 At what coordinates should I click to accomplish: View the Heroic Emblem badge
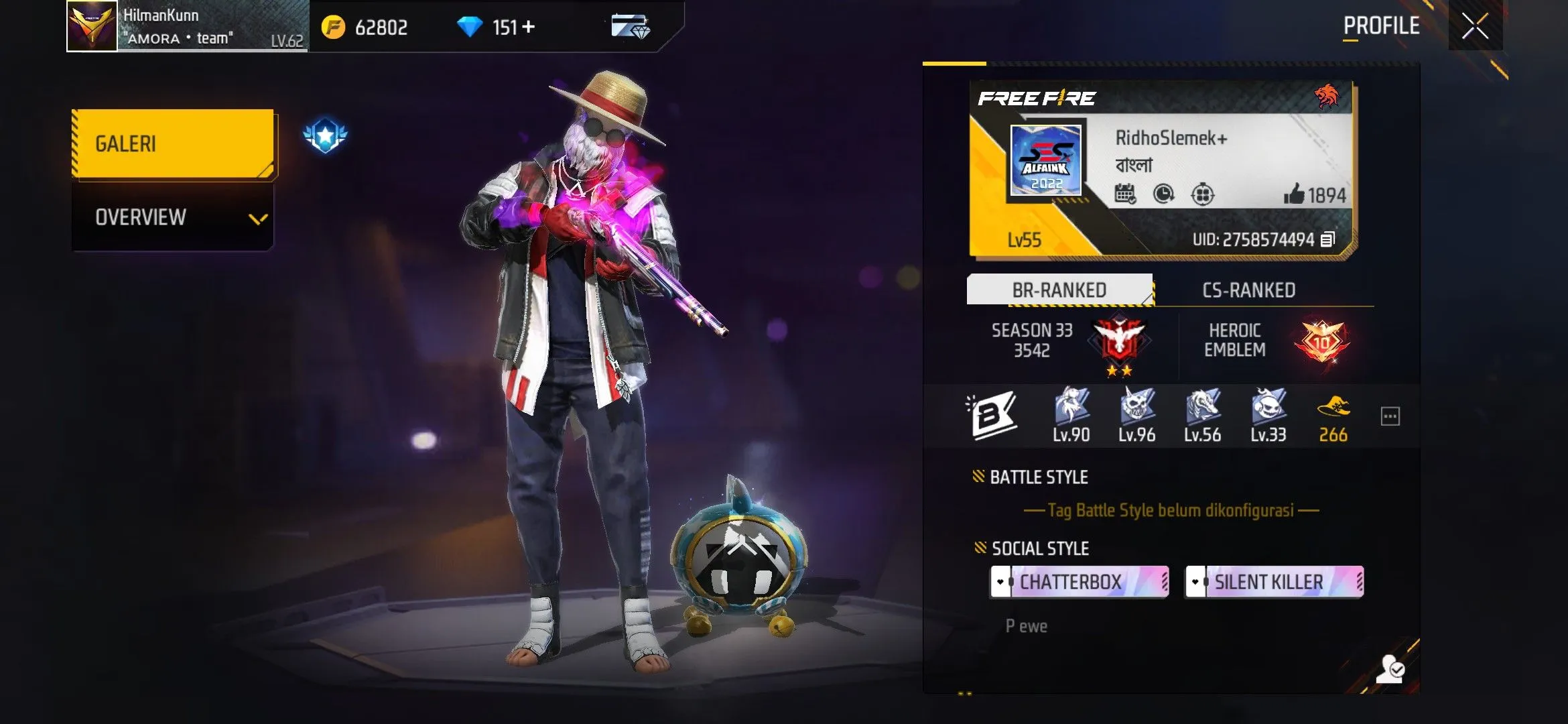pyautogui.click(x=1321, y=341)
